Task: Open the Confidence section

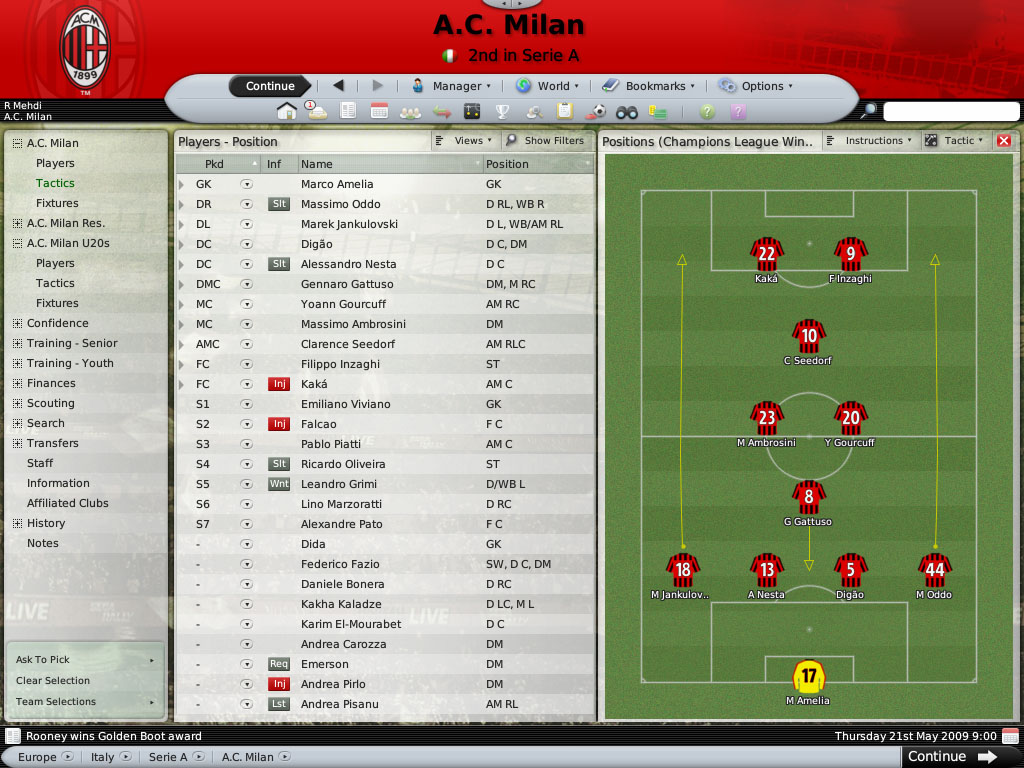Action: [57, 323]
